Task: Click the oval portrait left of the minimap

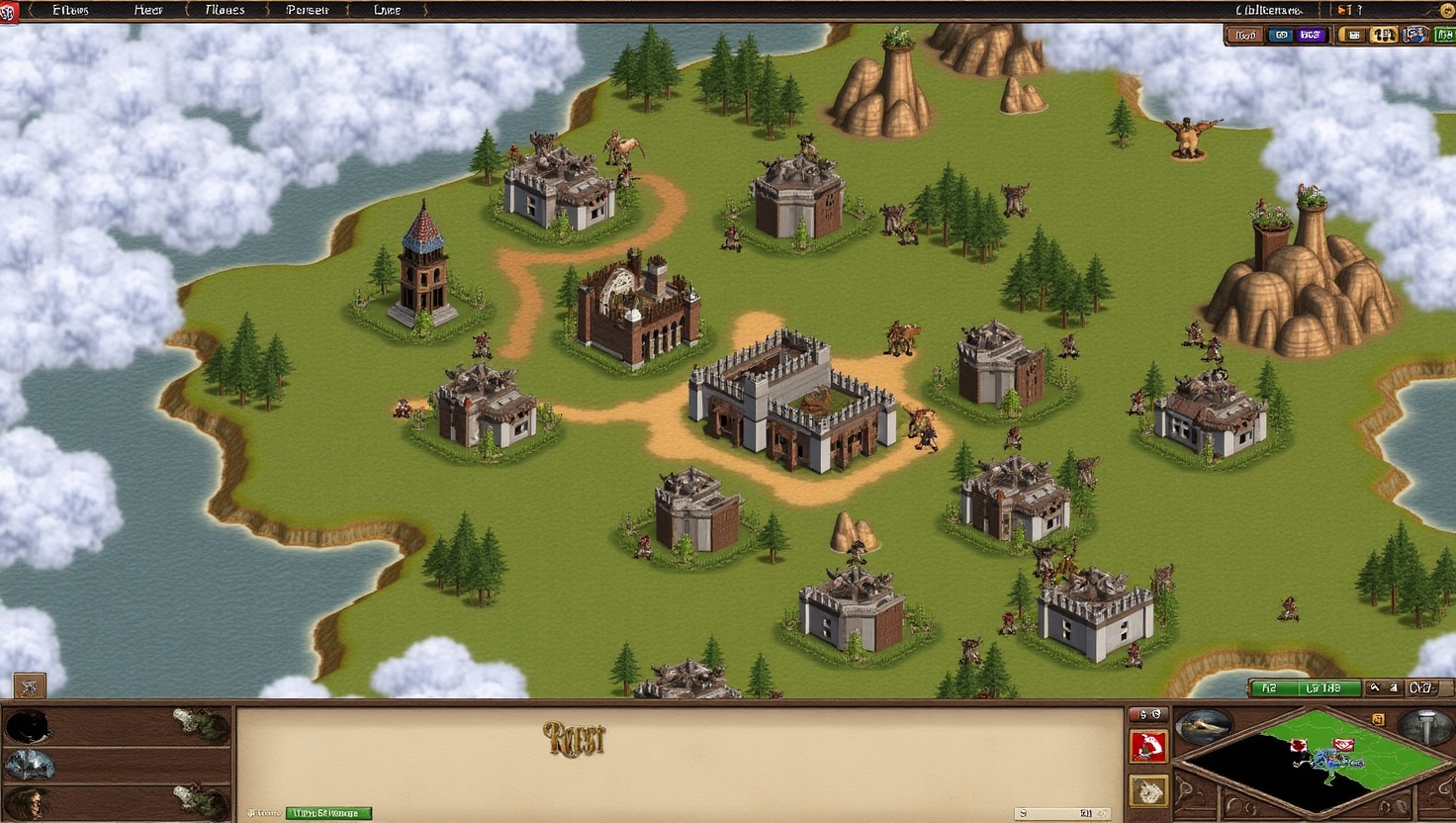Action: click(1203, 725)
